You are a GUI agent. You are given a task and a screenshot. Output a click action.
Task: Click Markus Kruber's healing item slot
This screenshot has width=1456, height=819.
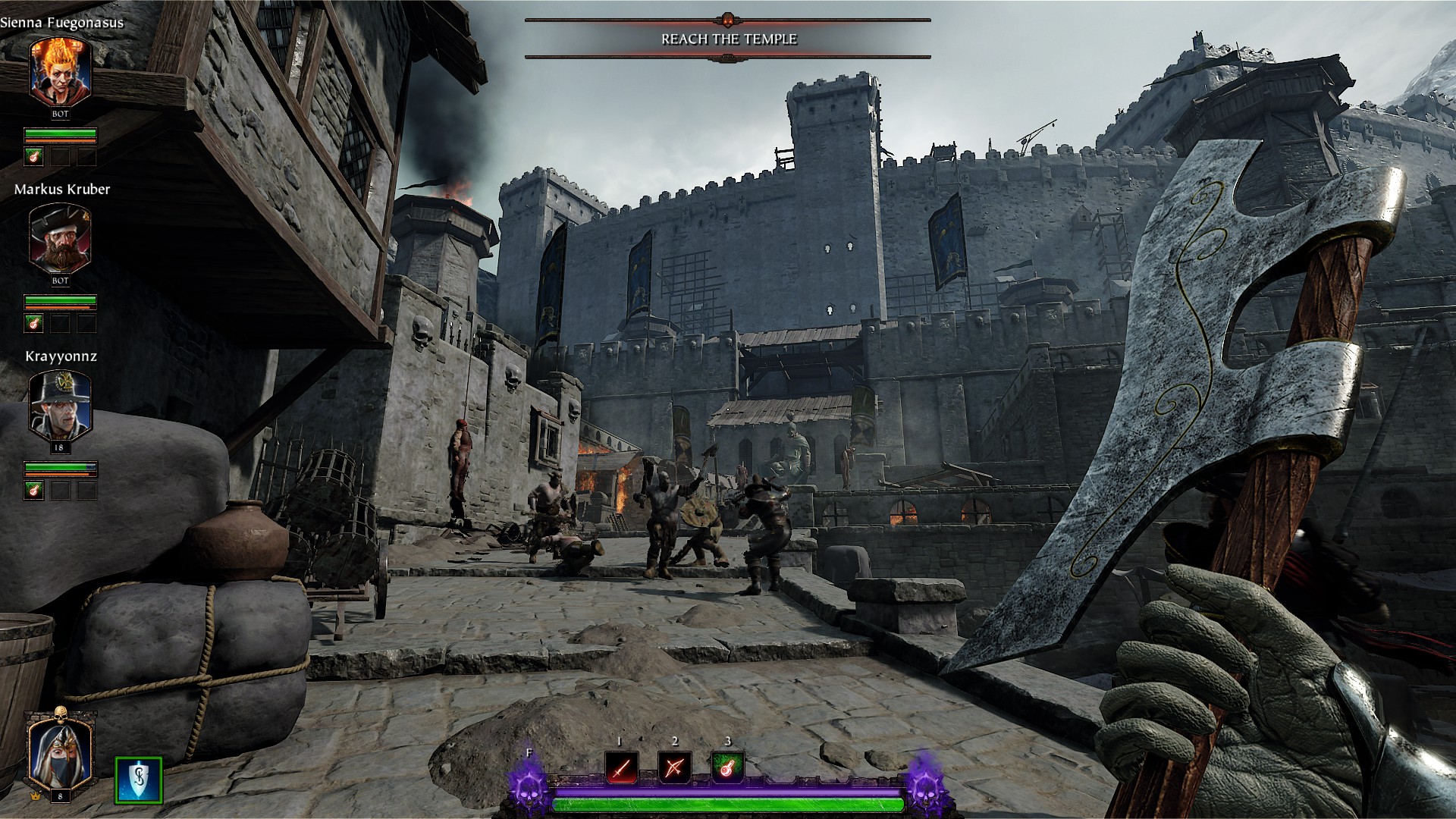point(33,324)
